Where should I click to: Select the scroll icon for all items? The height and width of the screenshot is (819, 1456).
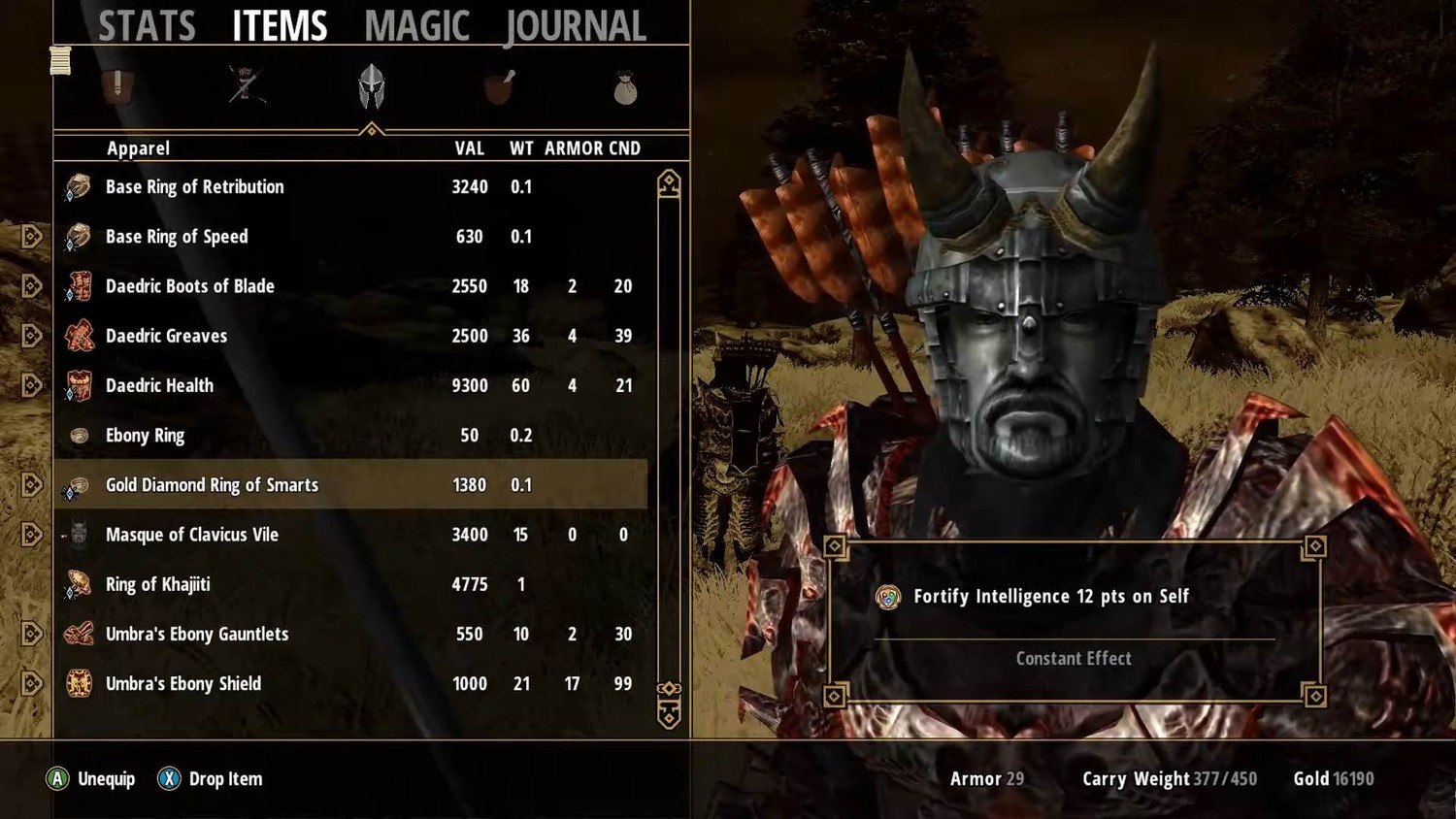pyautogui.click(x=60, y=60)
